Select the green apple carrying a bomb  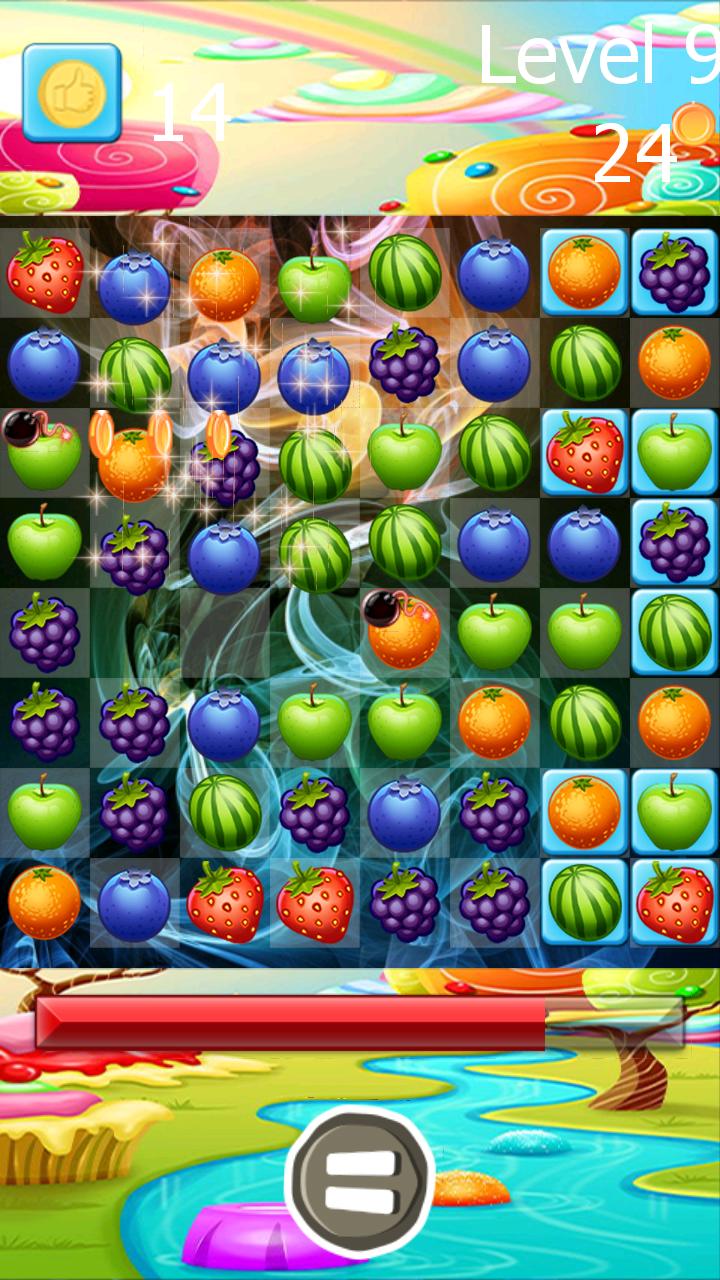tap(44, 451)
